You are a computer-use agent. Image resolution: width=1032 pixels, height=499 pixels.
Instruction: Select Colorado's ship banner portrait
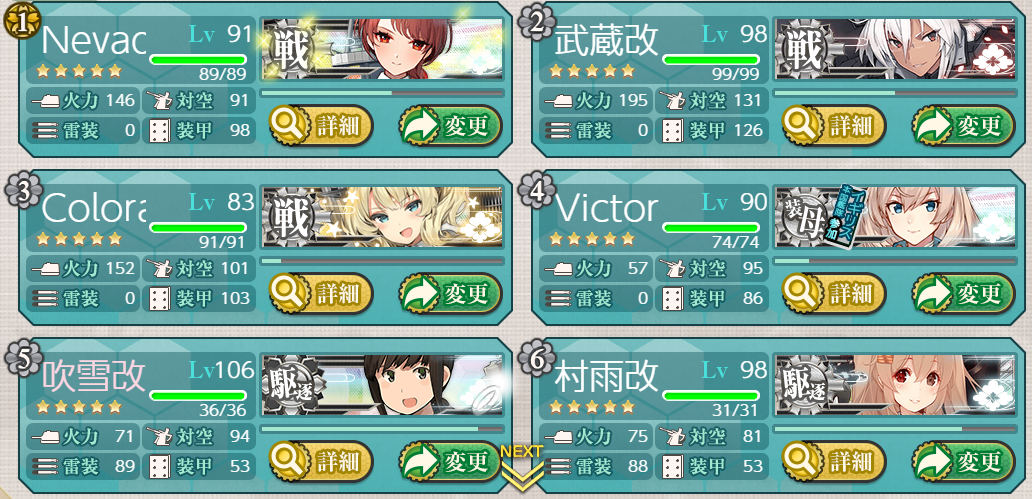[x=381, y=218]
